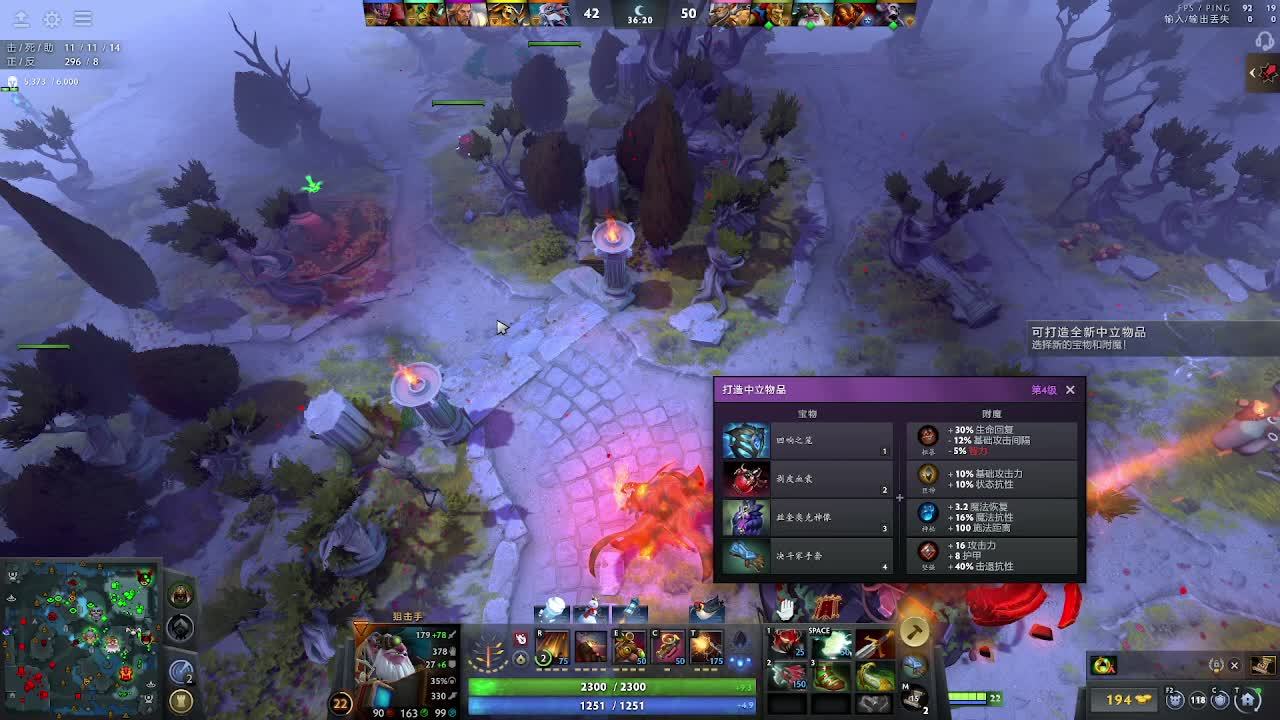Open the settings gear menu
This screenshot has height=720, width=1280.
click(x=52, y=19)
